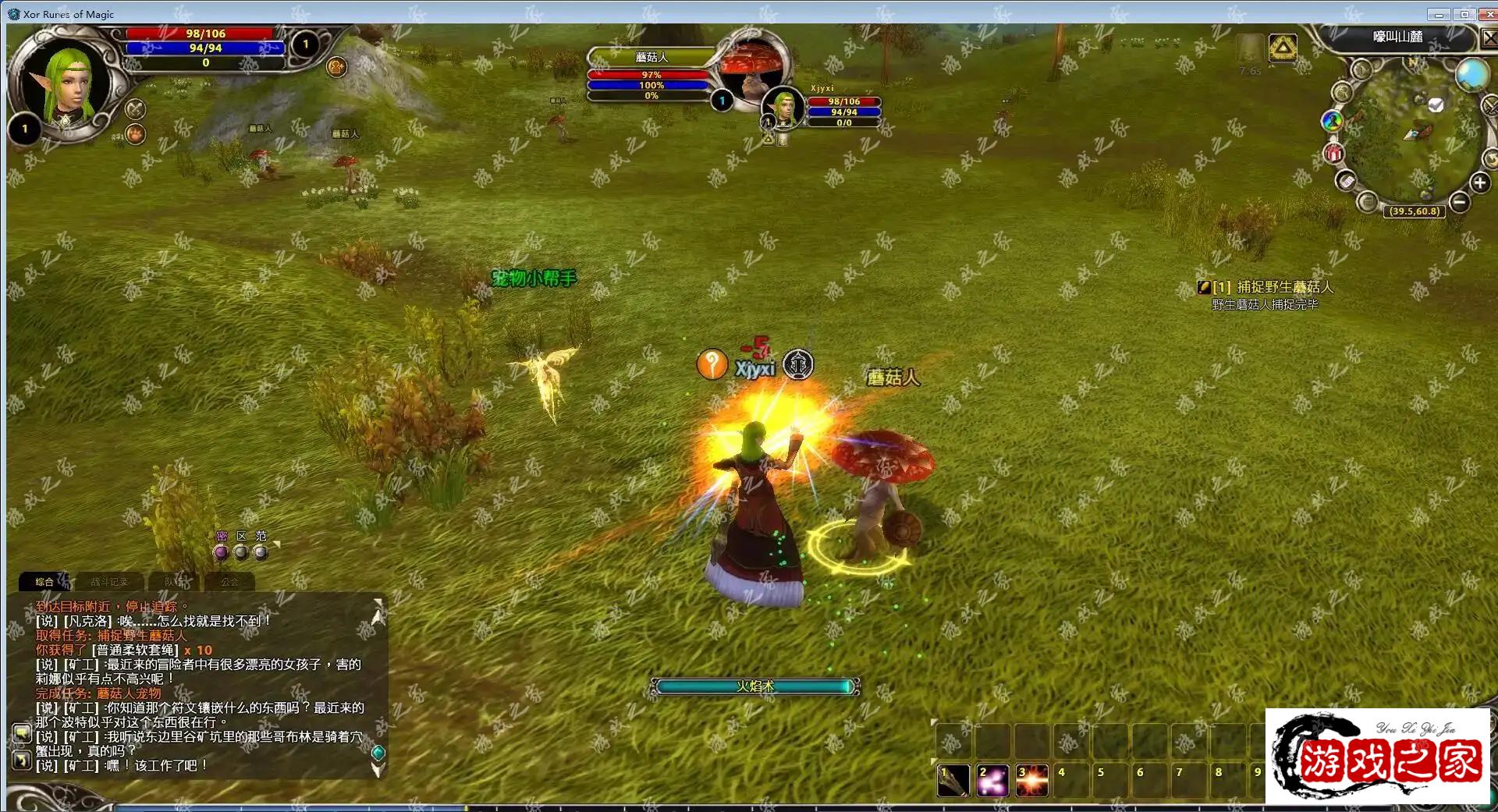Click the rainbow player icon by the minimap
1498x812 pixels.
(1332, 120)
